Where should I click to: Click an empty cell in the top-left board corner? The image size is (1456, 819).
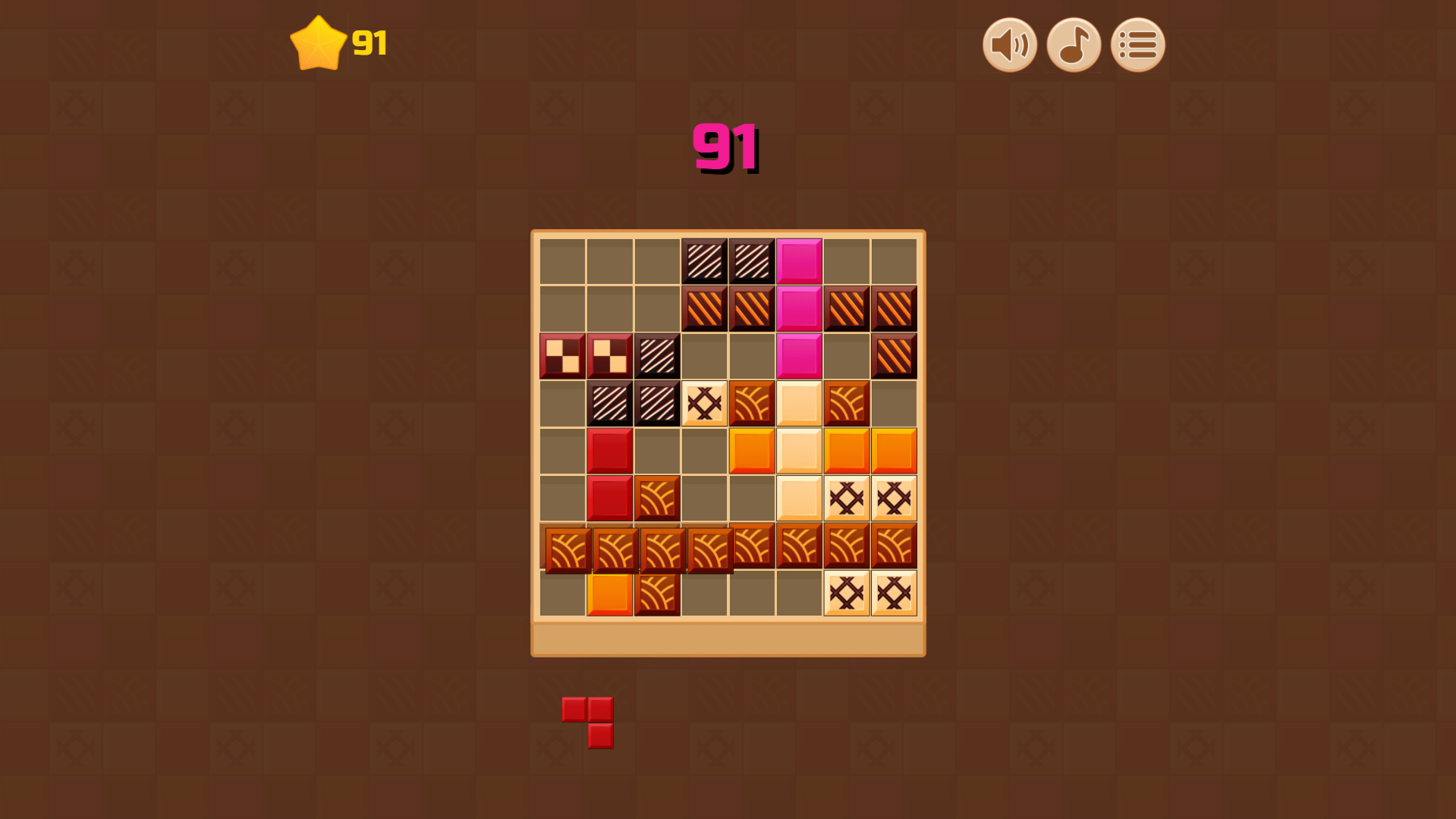tap(562, 259)
